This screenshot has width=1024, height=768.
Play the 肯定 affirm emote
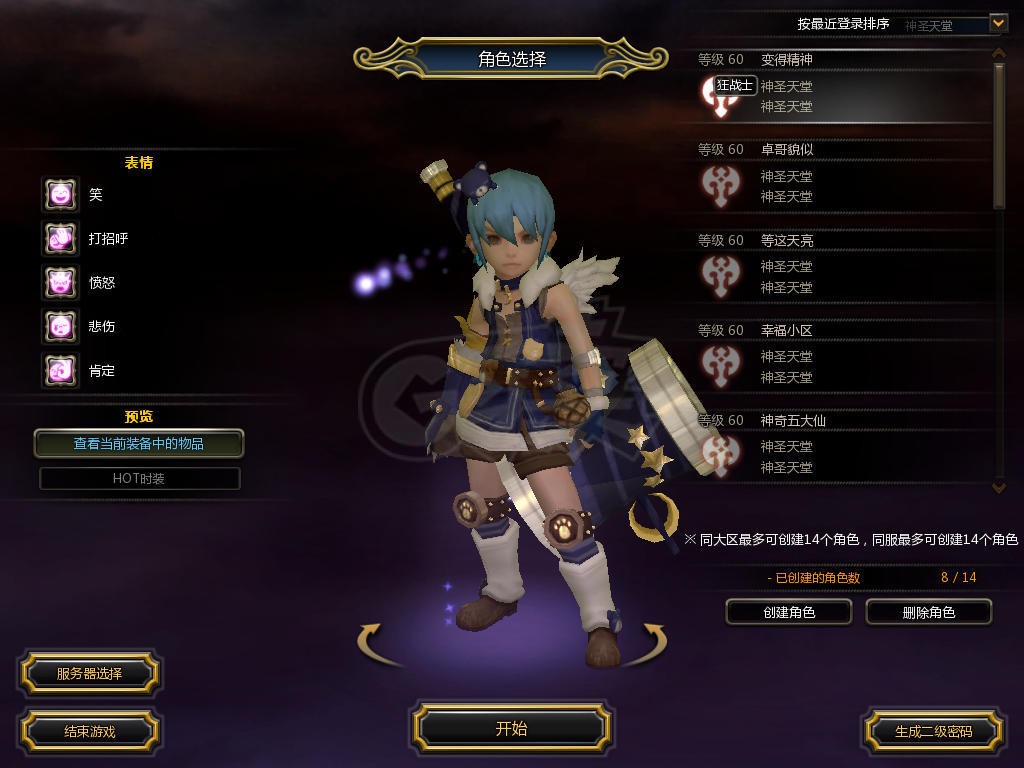pyautogui.click(x=60, y=370)
